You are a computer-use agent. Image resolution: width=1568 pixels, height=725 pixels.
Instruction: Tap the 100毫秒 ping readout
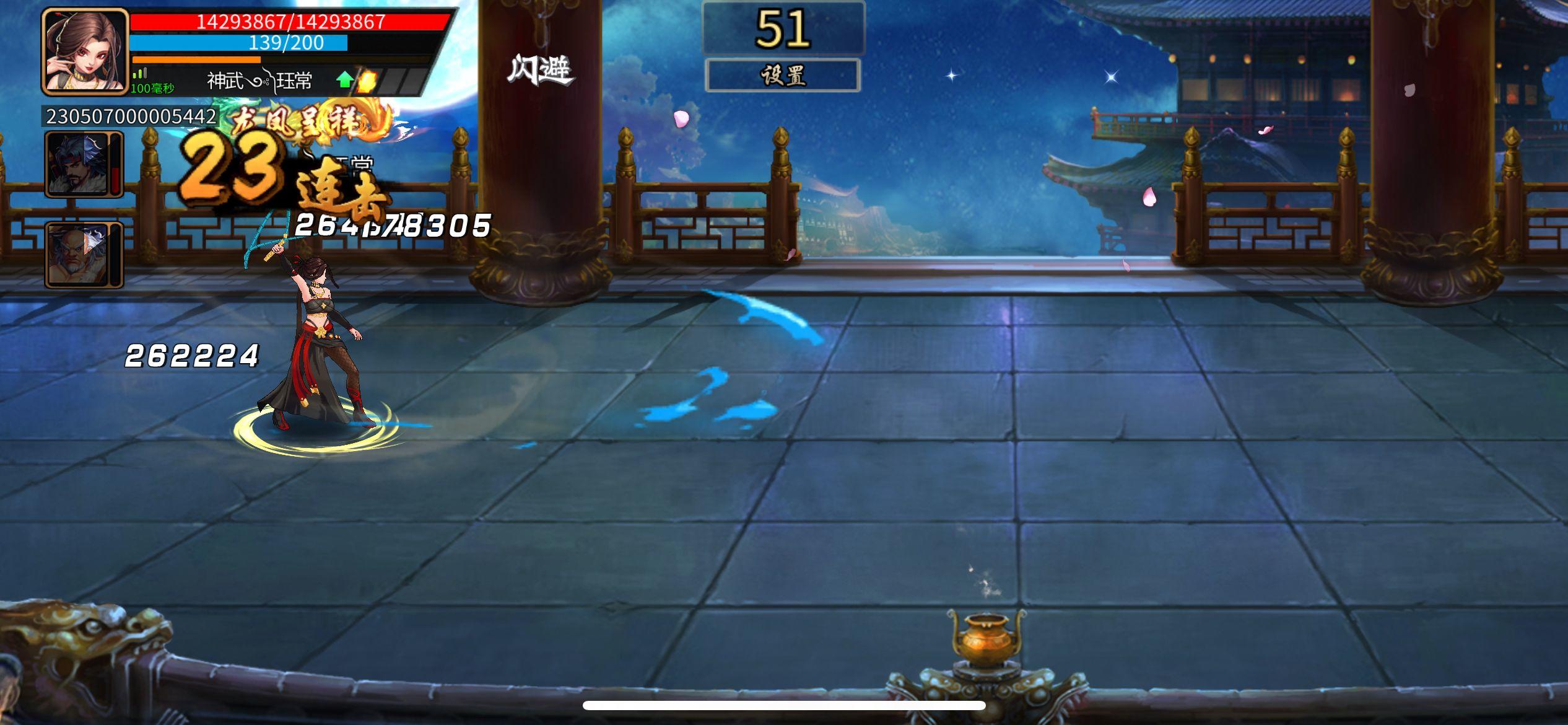click(154, 88)
